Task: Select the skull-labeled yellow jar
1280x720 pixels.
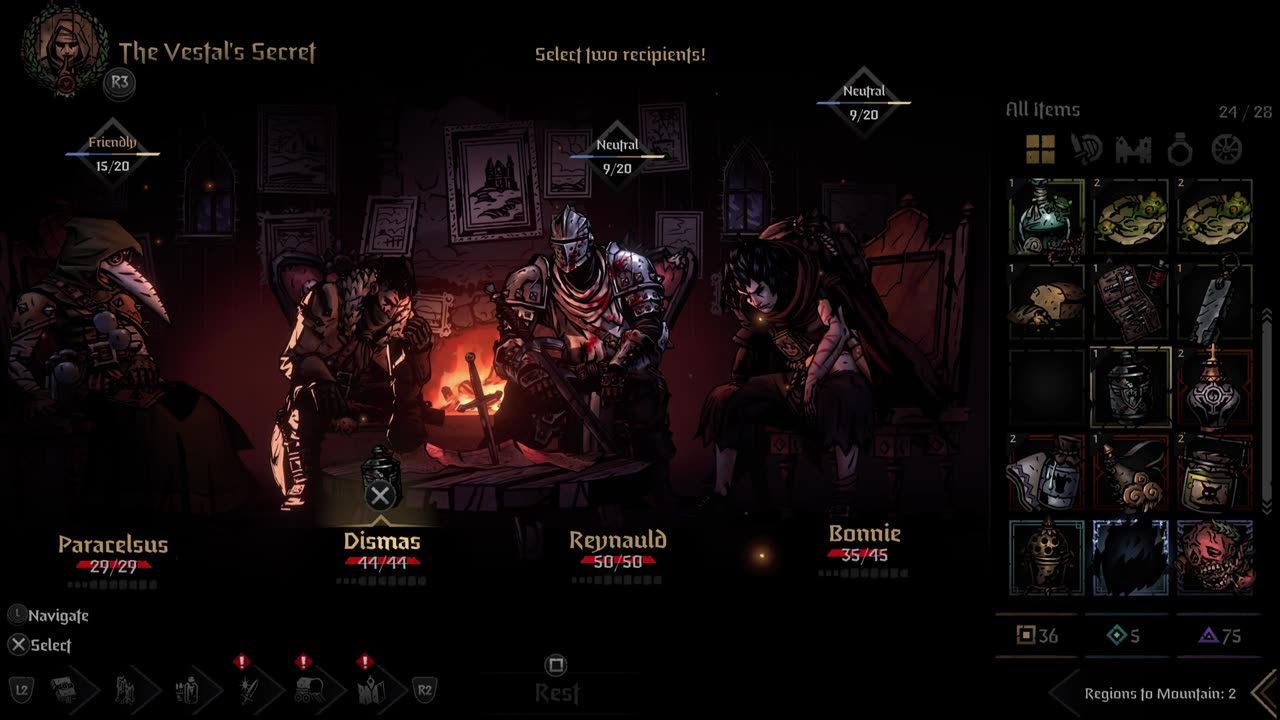Action: click(1215, 471)
